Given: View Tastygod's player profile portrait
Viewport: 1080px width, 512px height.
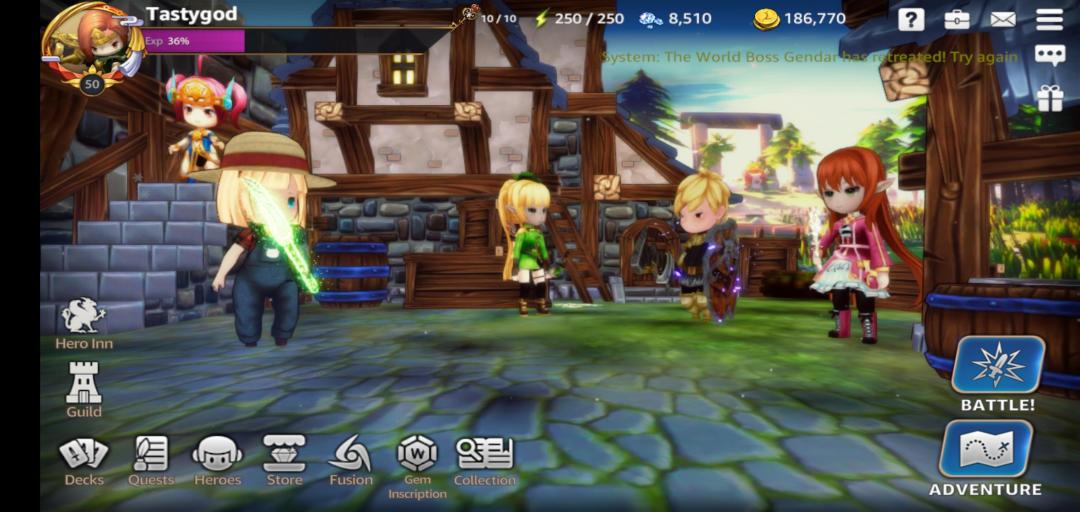Looking at the screenshot, I should tap(93, 45).
